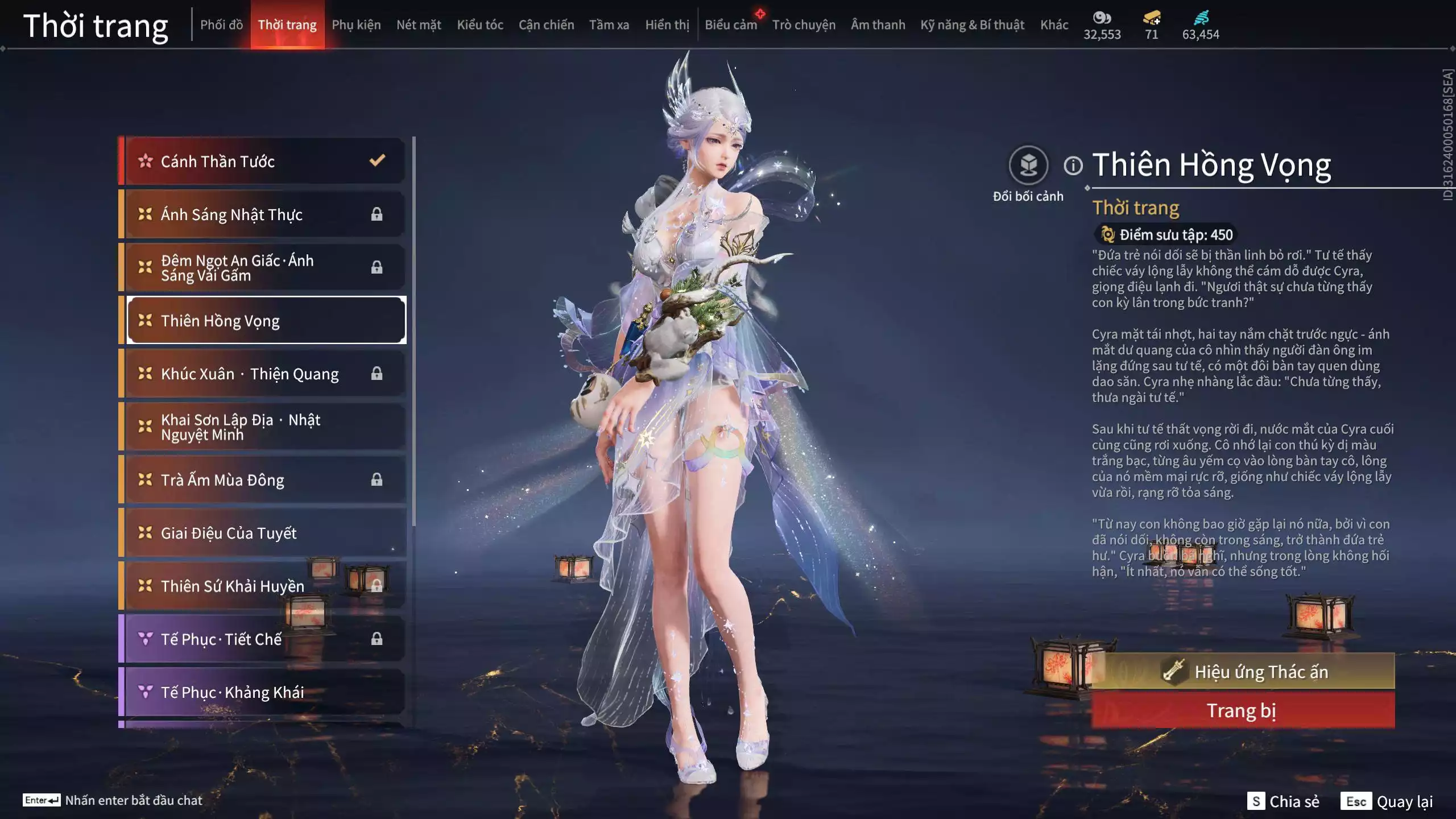This screenshot has width=1456, height=819.
Task: Go back with Quay lại
Action: (x=1387, y=801)
